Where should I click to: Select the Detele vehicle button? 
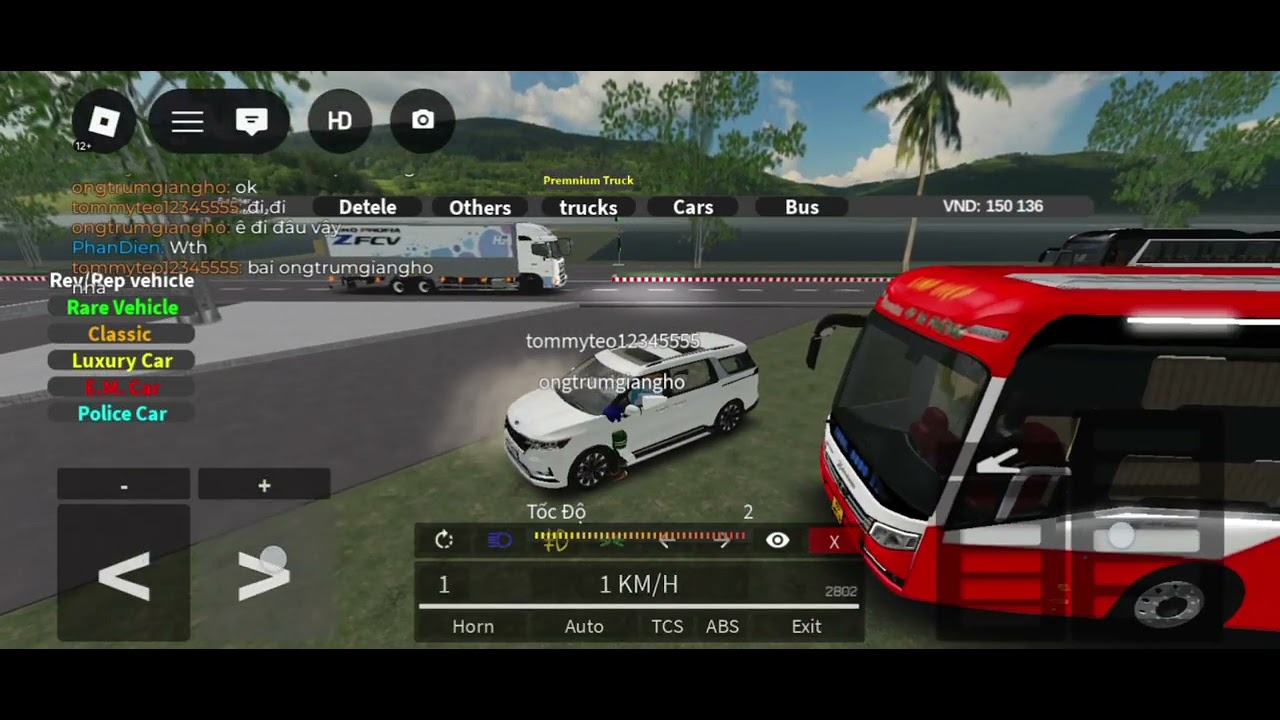pyautogui.click(x=367, y=207)
